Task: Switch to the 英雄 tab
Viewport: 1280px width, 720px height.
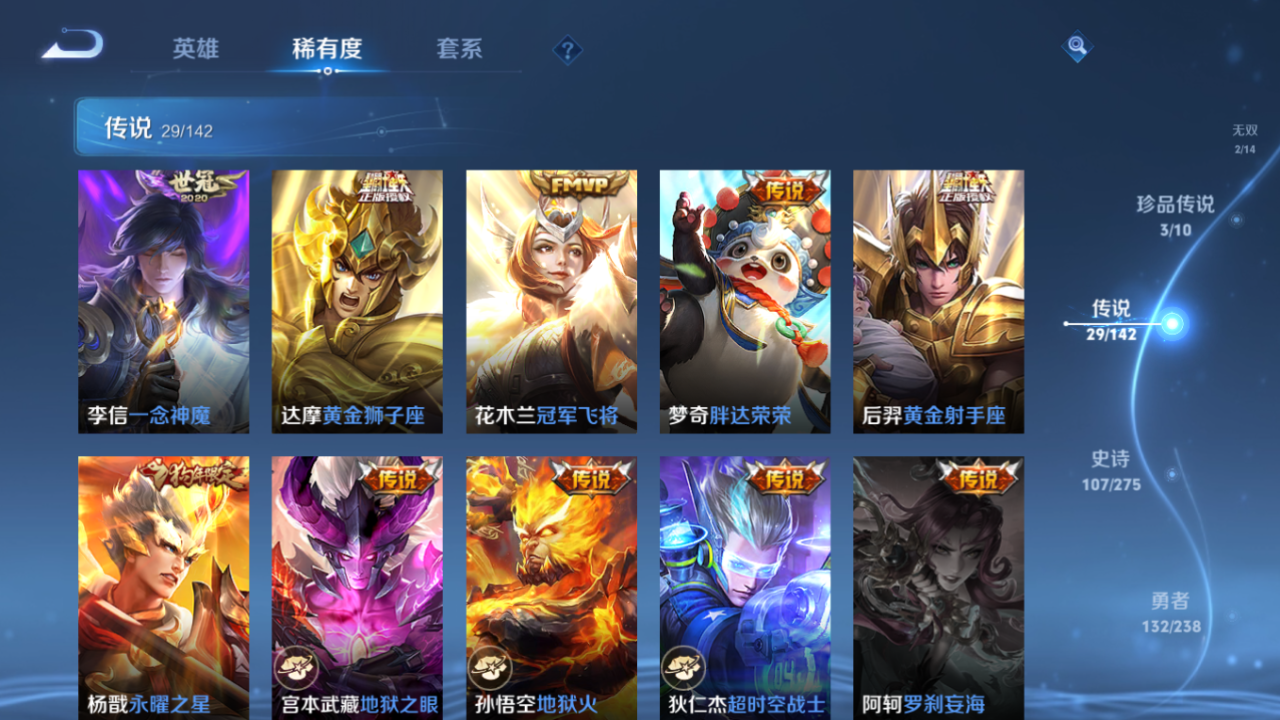Action: 195,48
